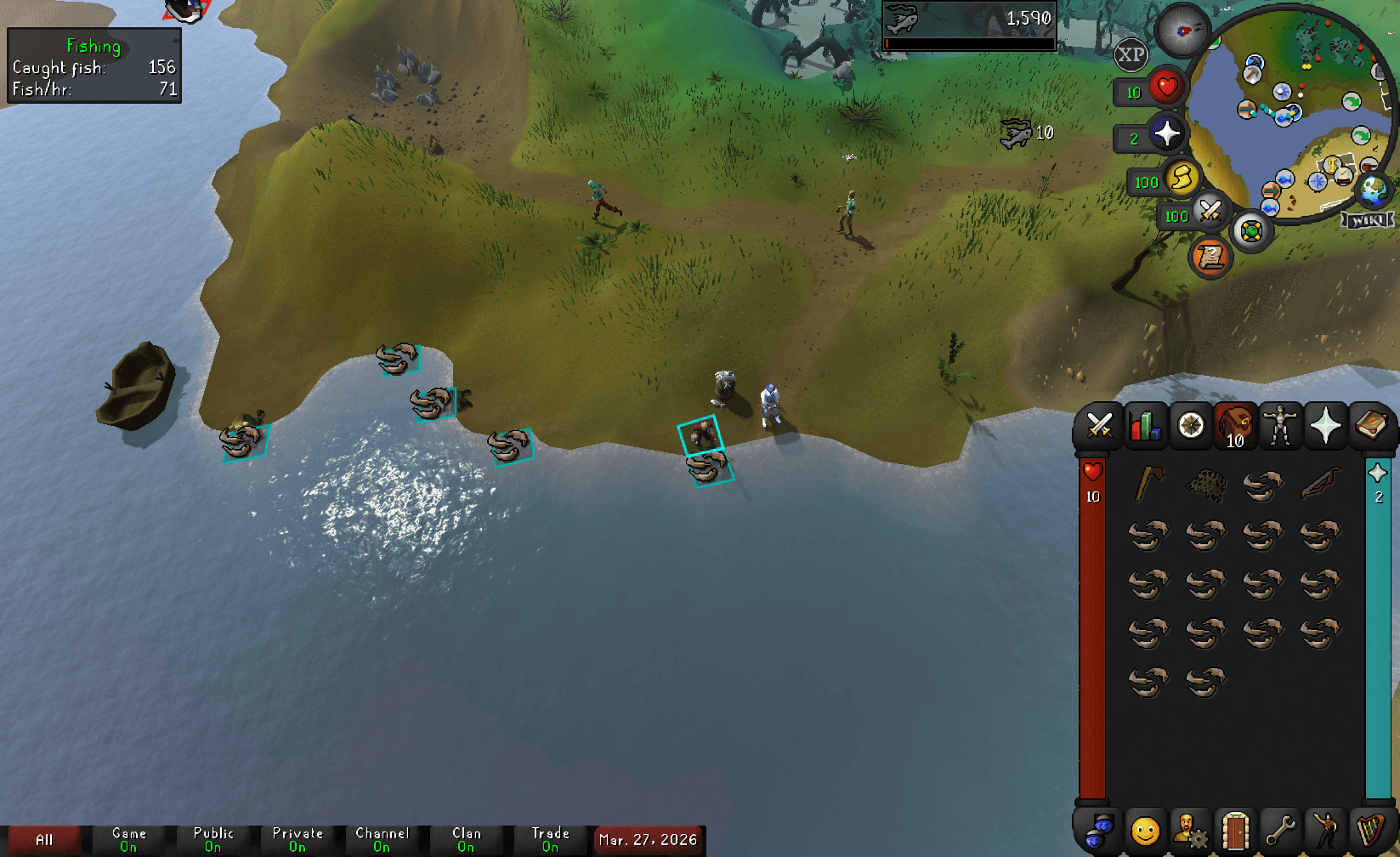This screenshot has width=1400, height=857.
Task: Toggle the Public chat filter
Action: [213, 837]
